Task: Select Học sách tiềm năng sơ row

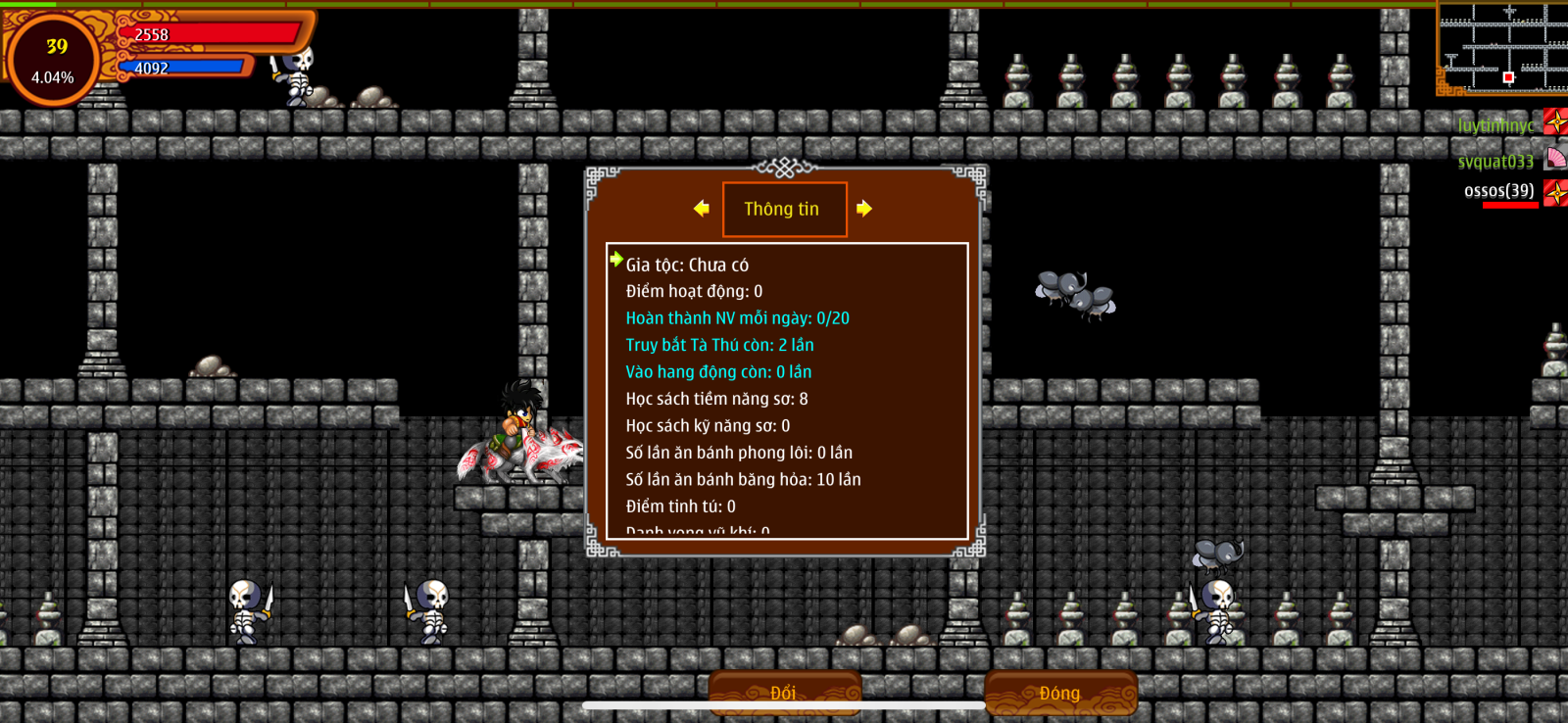Action: (716, 399)
